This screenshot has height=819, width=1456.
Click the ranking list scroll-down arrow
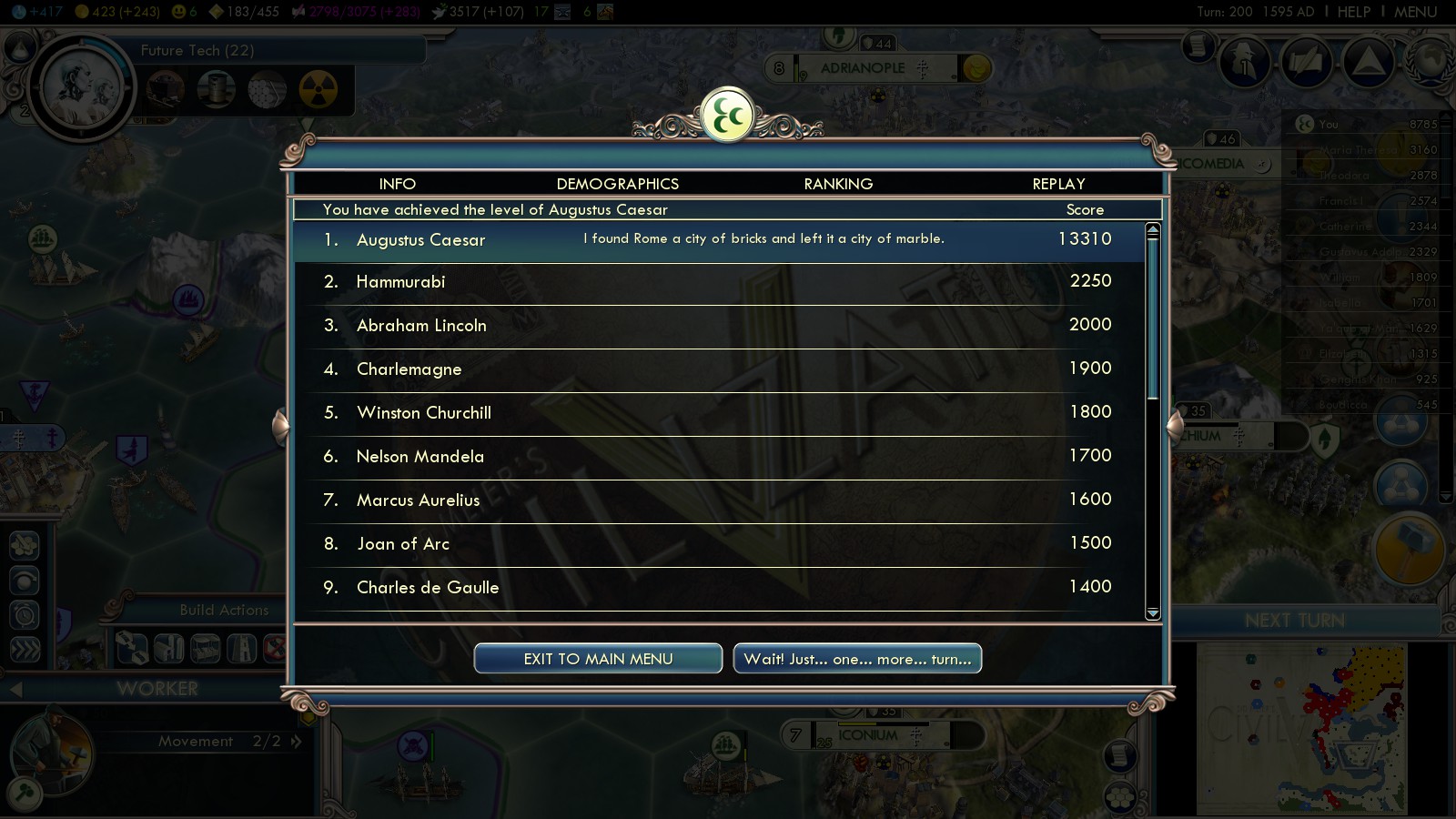pos(1153,613)
